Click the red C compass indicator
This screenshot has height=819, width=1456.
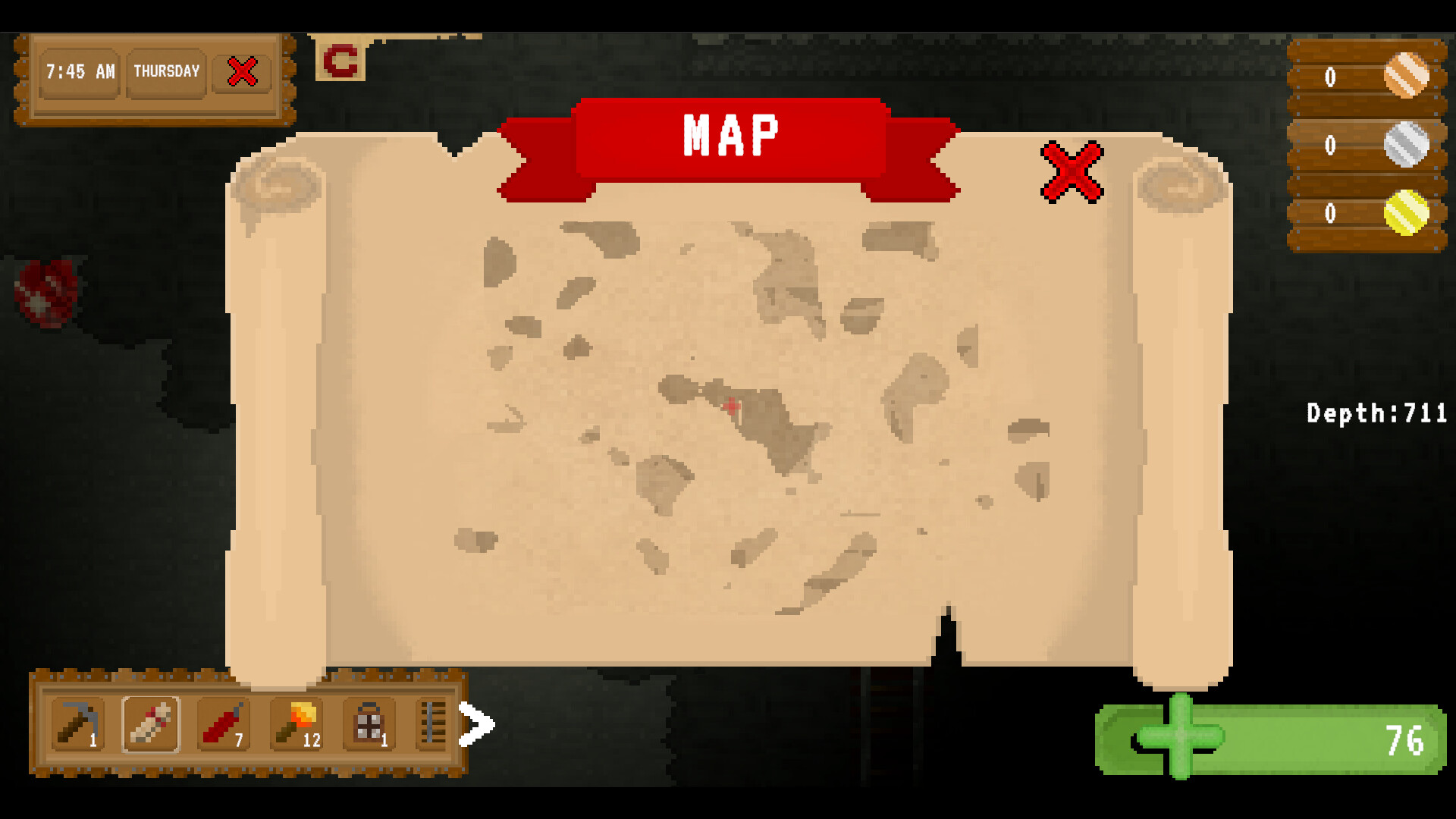341,61
